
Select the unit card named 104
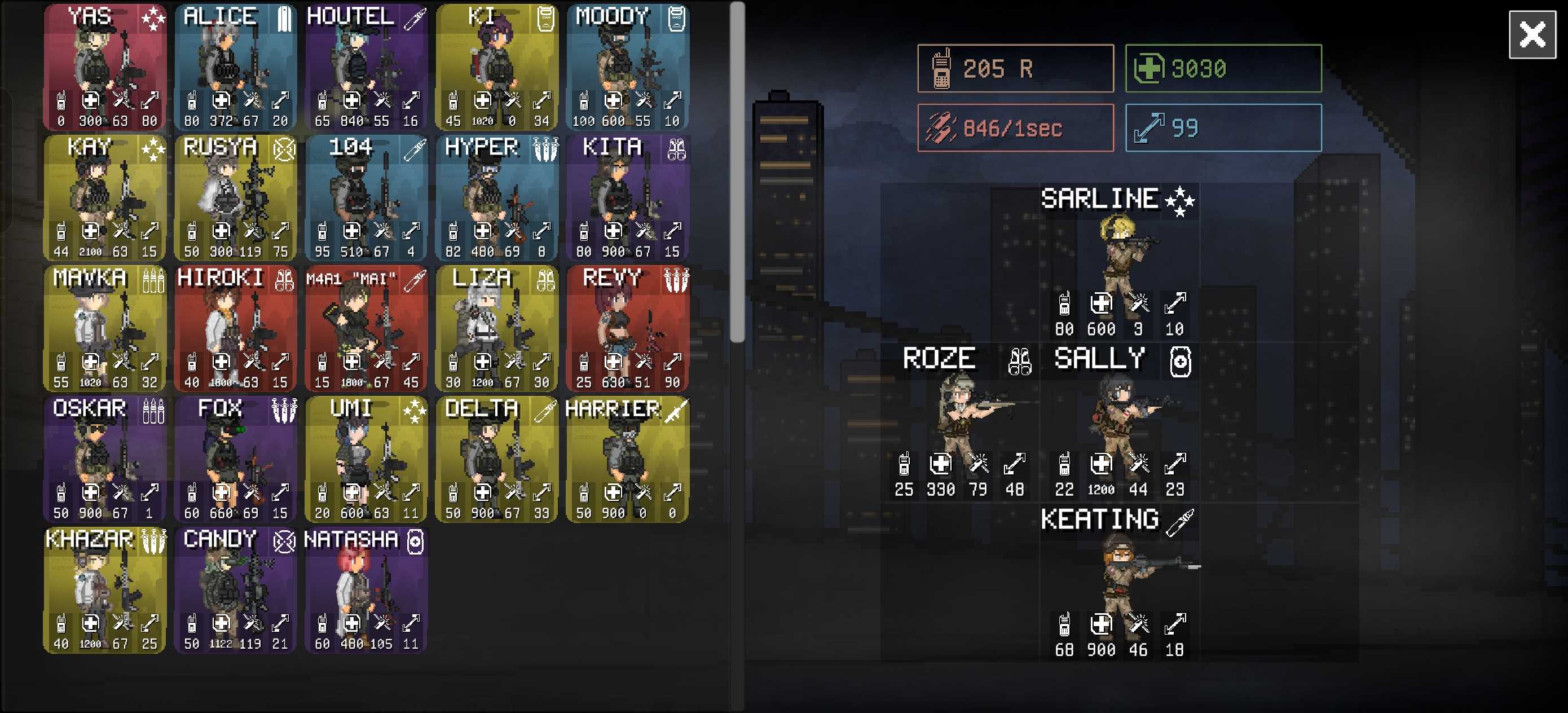(367, 198)
